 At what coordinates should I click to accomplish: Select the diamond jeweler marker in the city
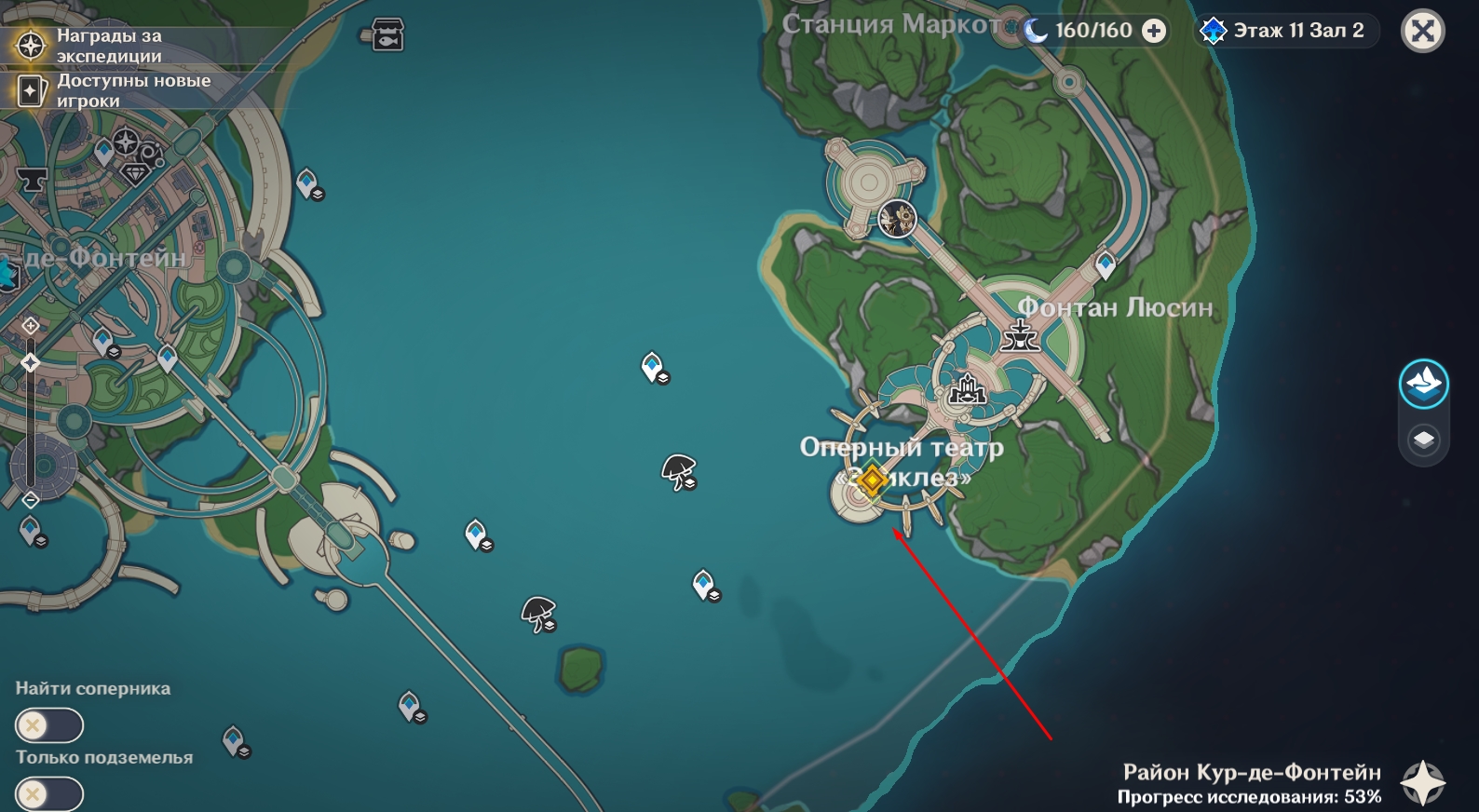point(136,173)
